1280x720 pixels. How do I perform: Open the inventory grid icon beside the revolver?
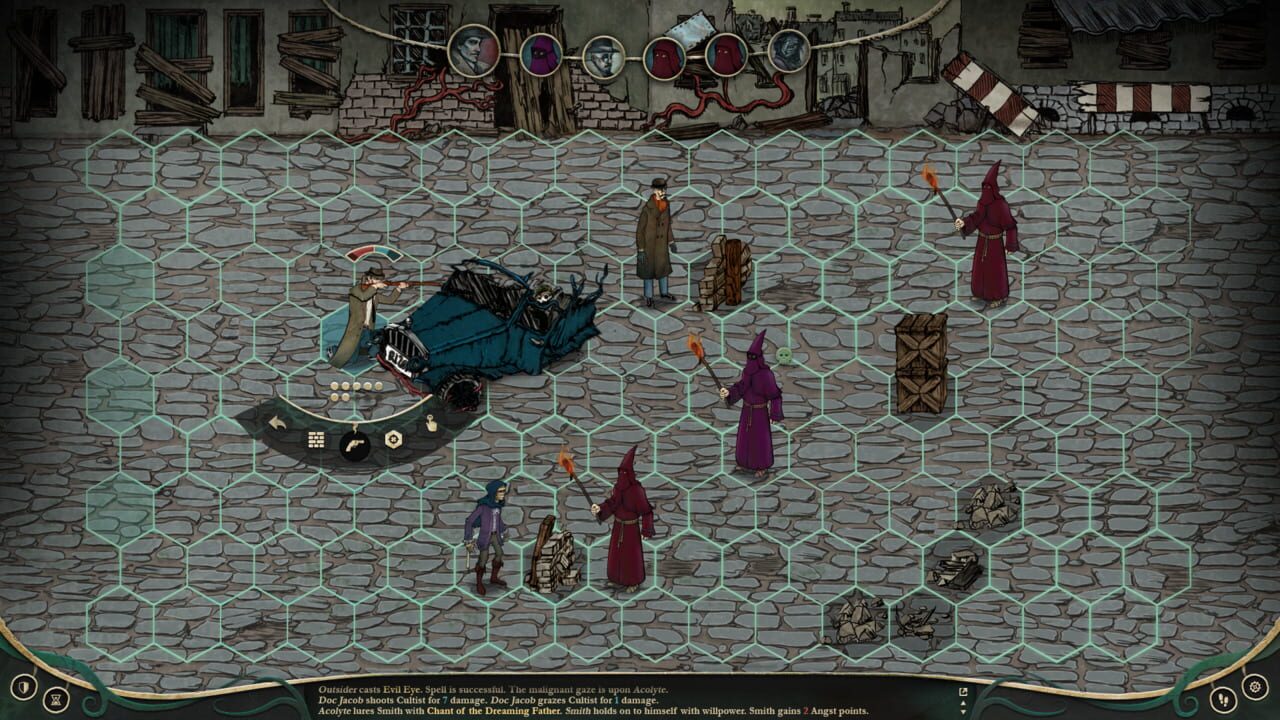pos(315,440)
